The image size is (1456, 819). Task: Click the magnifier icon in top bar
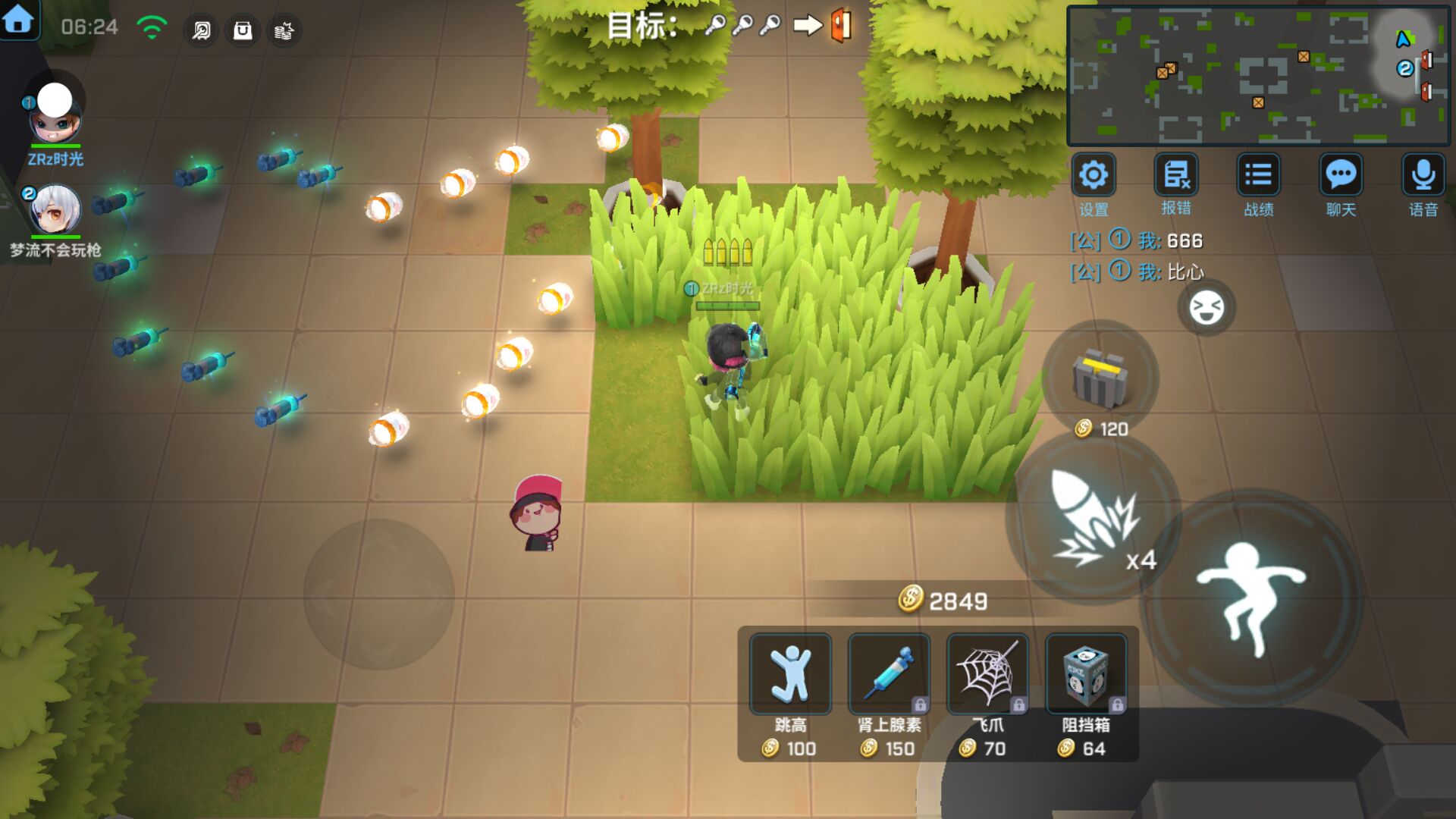pyautogui.click(x=201, y=30)
